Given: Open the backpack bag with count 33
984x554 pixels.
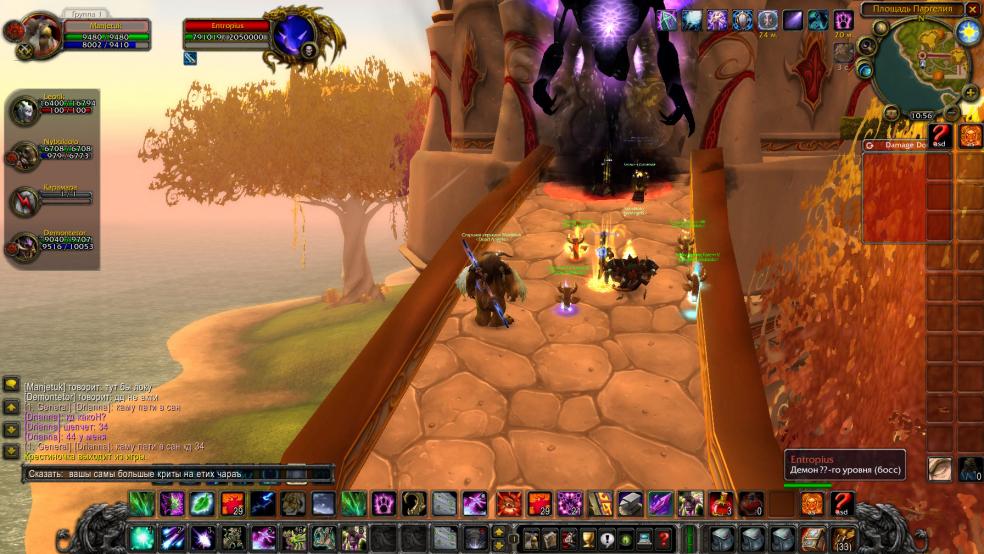Looking at the screenshot, I should click(x=843, y=538).
